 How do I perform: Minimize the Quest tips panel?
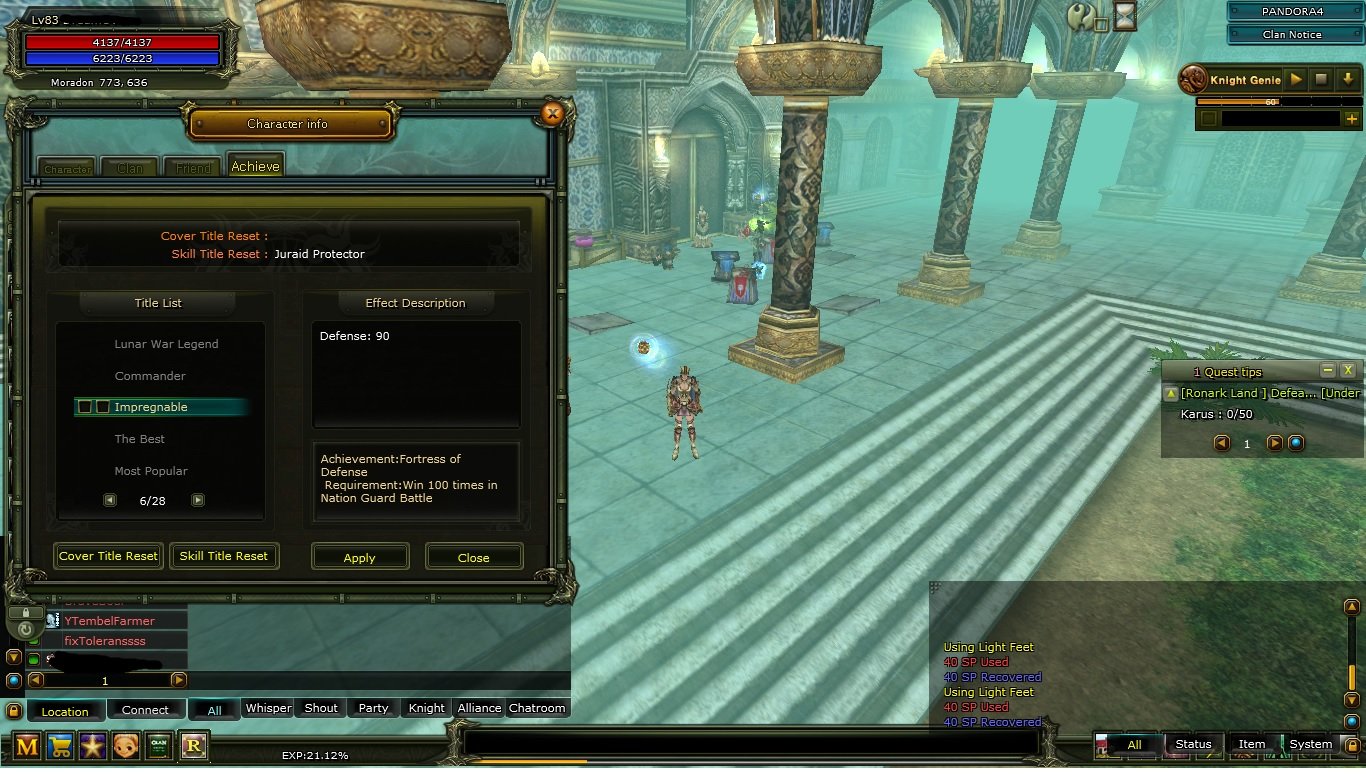coord(1328,370)
